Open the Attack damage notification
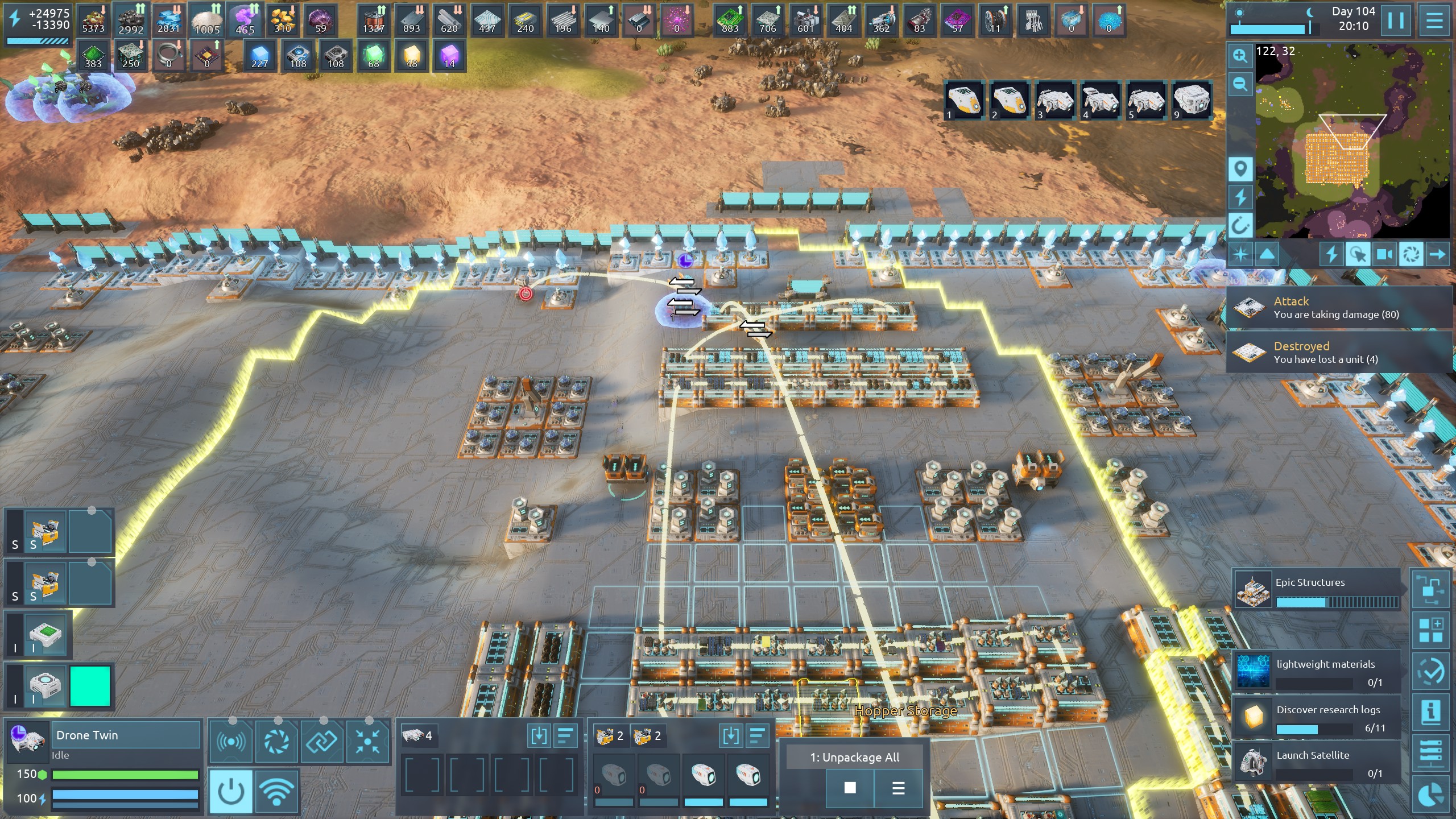The image size is (1456, 819). click(x=1337, y=308)
